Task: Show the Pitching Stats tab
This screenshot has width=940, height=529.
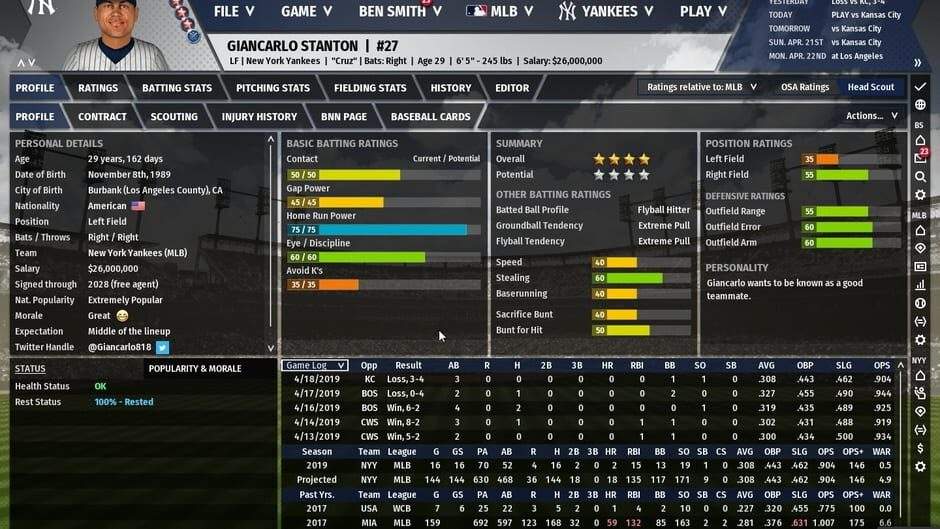Action: (273, 88)
